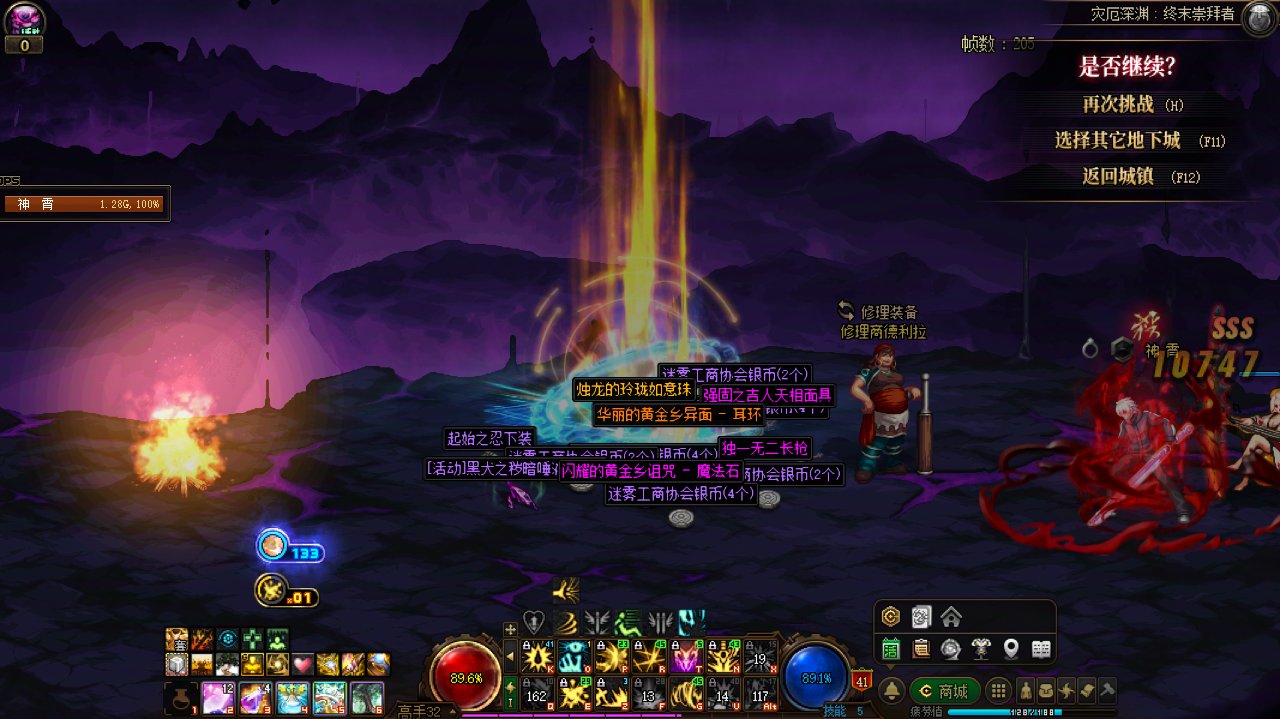This screenshot has height=719, width=1280.
Task: Select 选择其它地下城 option
Action: point(1118,140)
